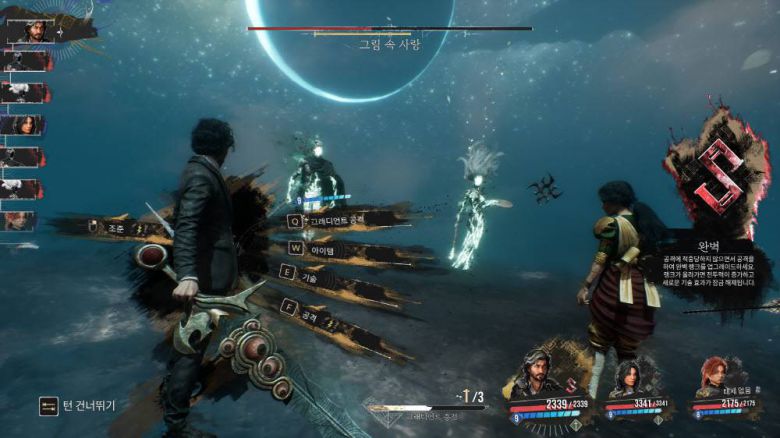Select the dark-haired woman's party portrait with 3341 HP

coord(628,378)
